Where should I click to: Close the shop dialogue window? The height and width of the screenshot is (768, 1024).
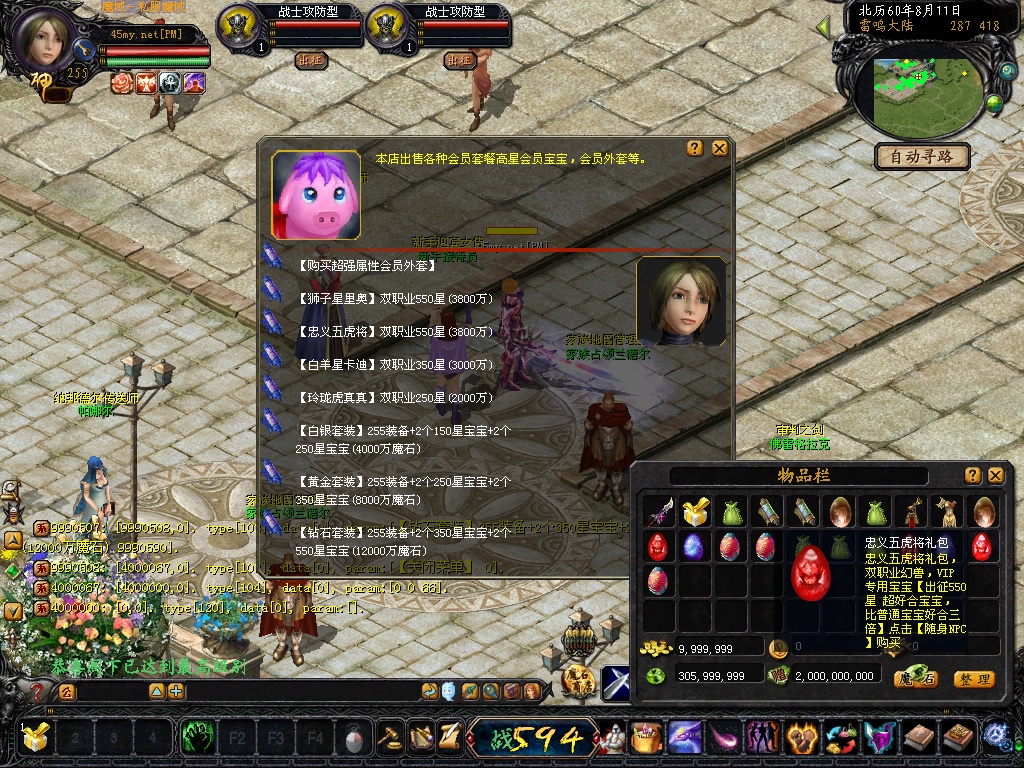tap(719, 148)
